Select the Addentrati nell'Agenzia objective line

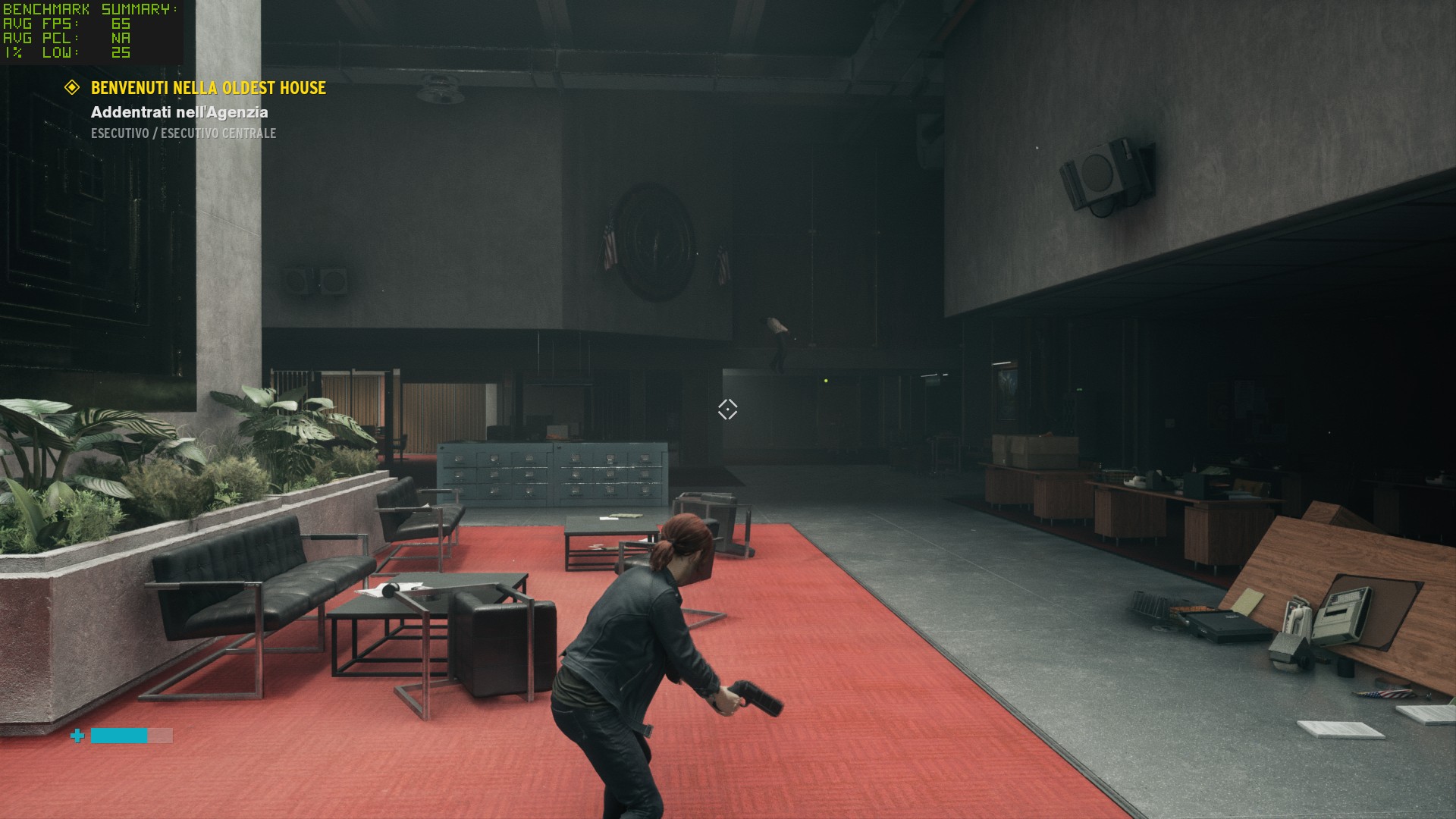click(180, 112)
